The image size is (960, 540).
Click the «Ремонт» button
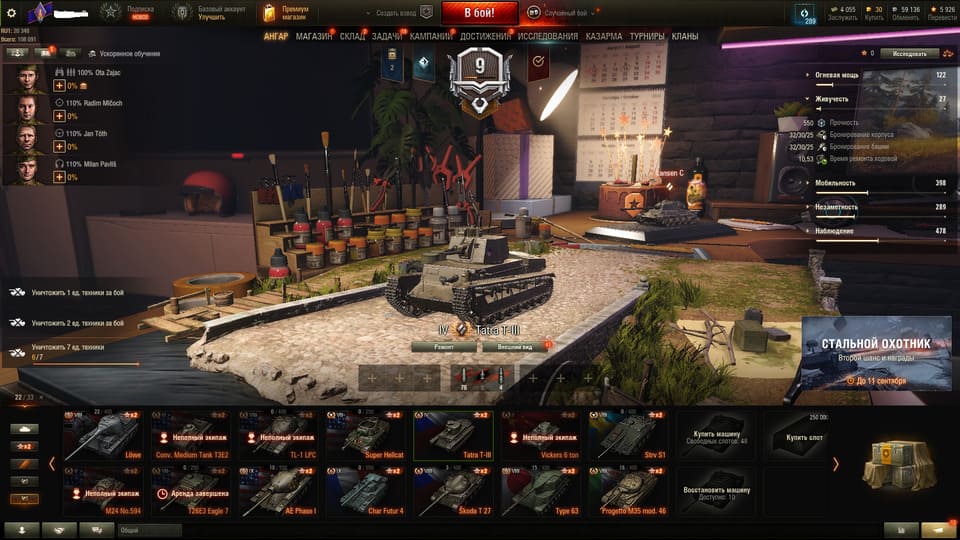coord(443,347)
